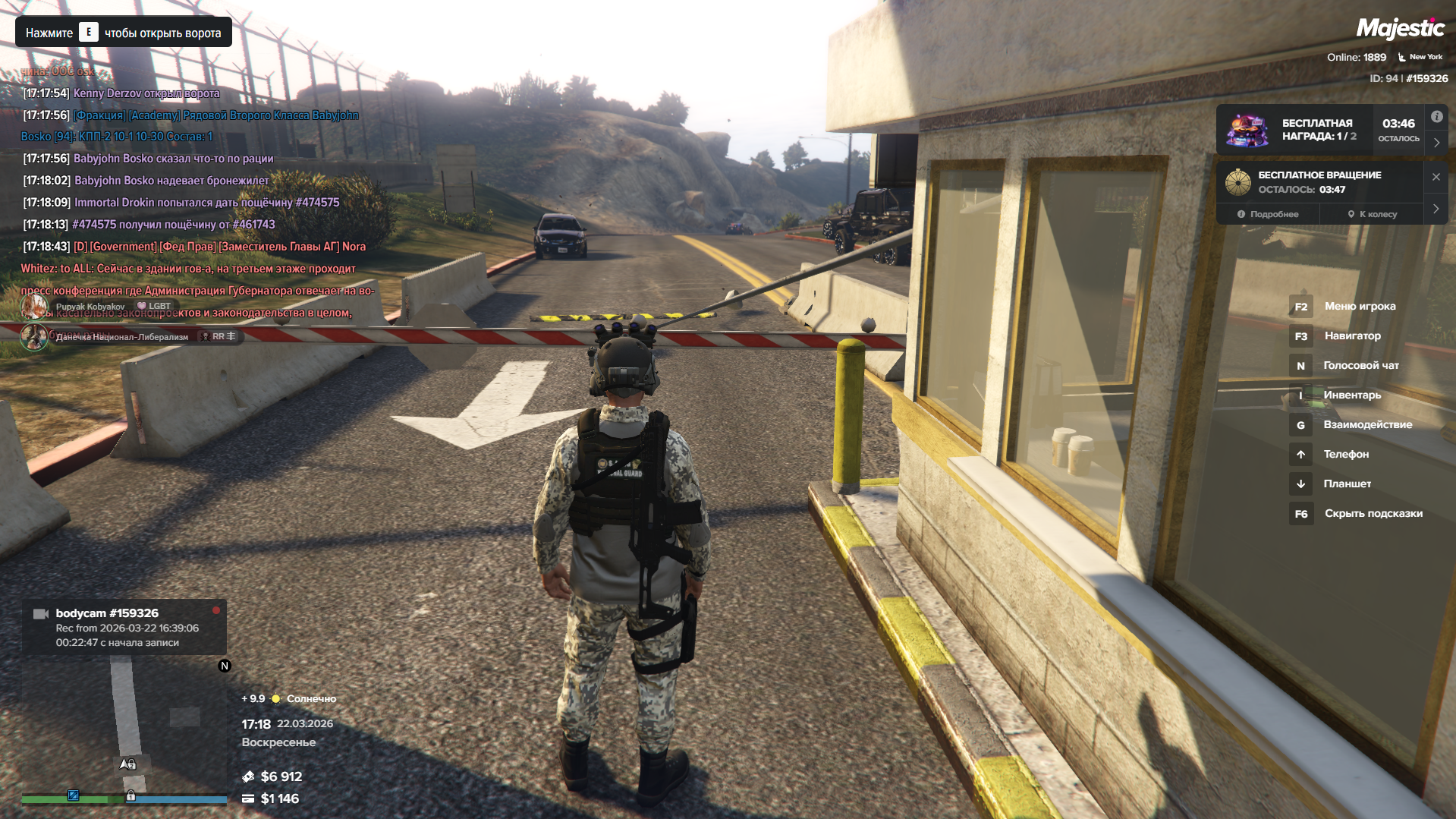Expand the free reward panel arrow
Screen dimensions: 1456x819
click(x=1436, y=143)
